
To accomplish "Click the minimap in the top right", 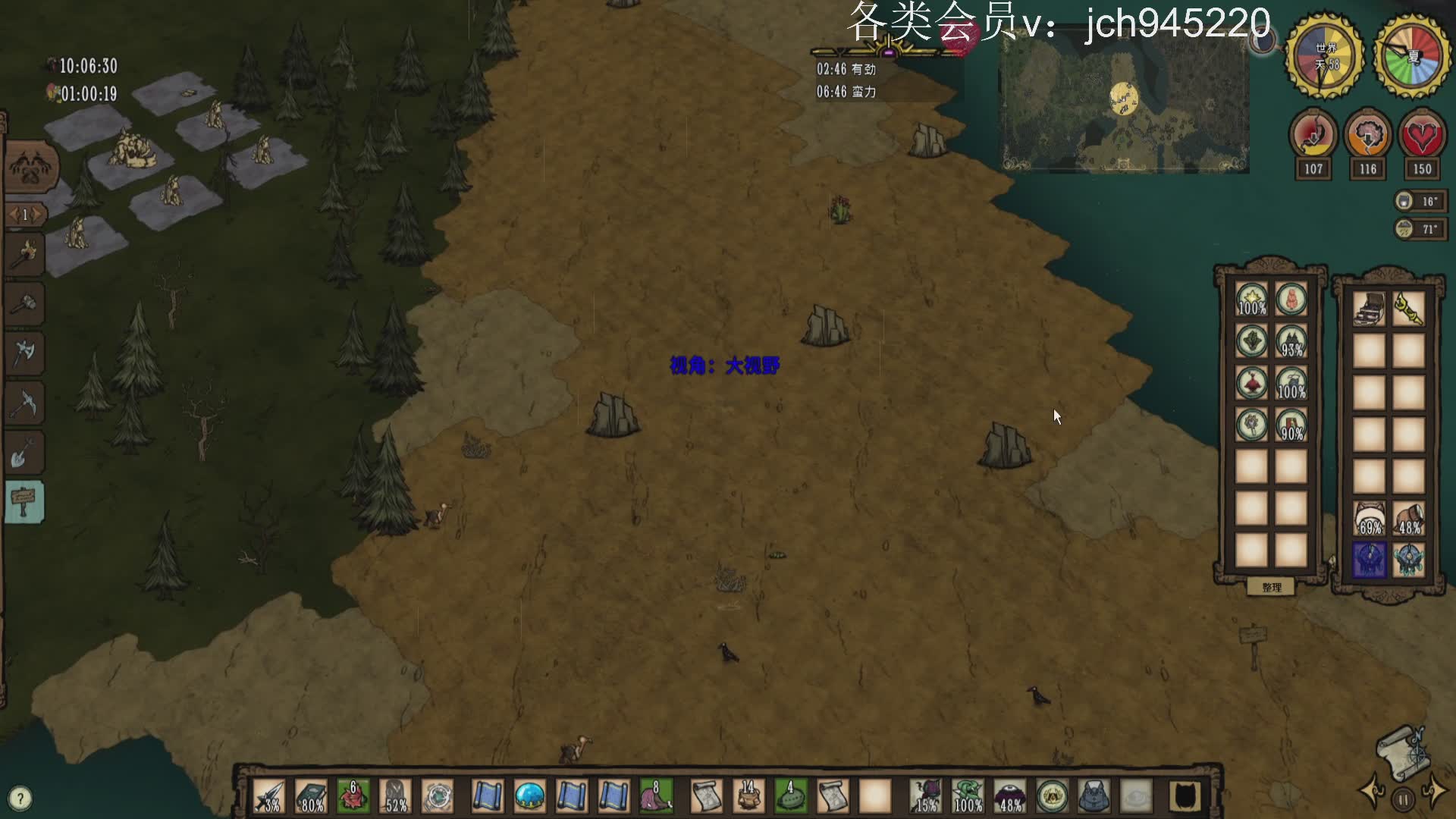I will pos(1124,102).
